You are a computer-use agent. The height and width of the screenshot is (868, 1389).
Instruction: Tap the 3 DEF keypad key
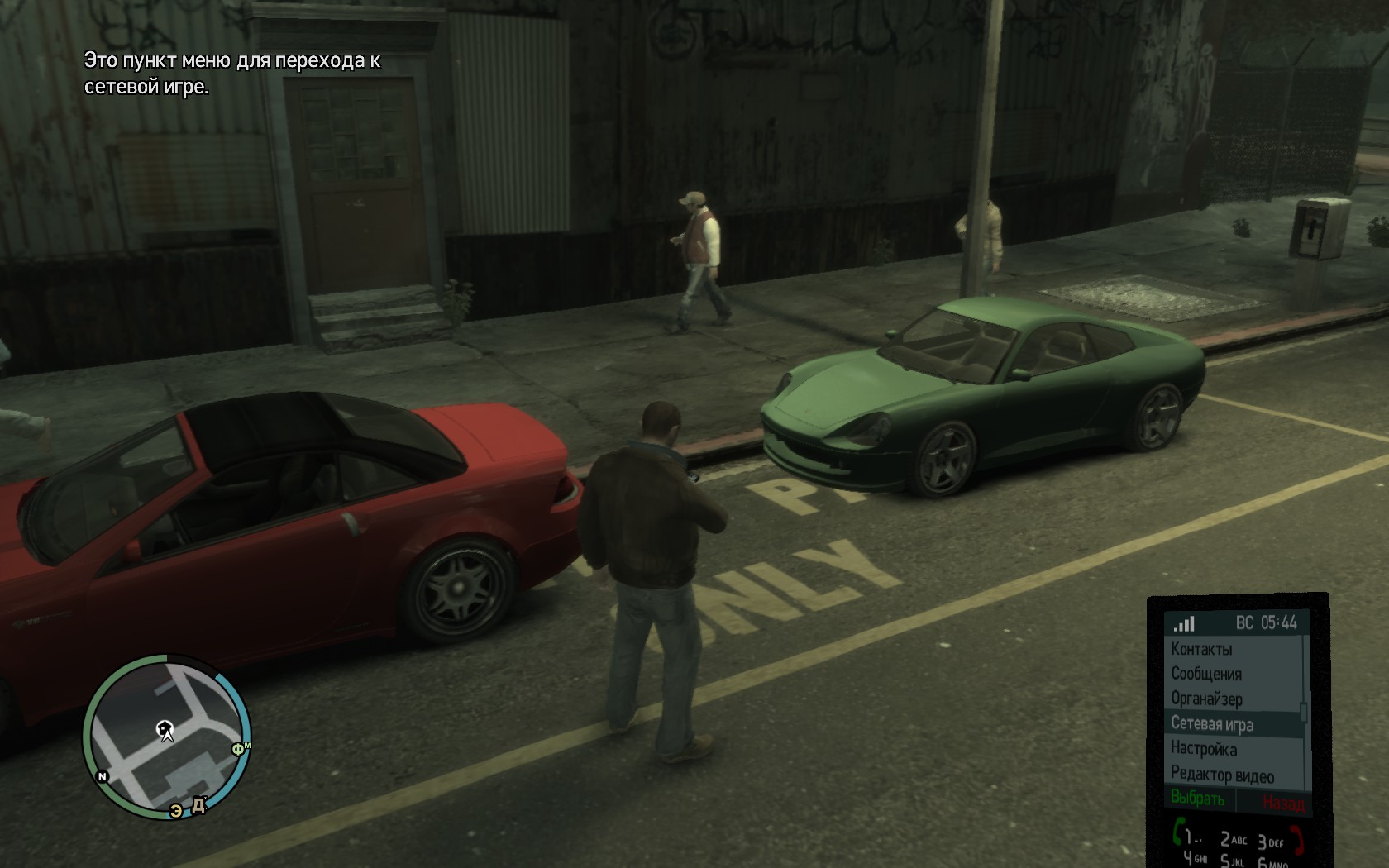tap(1270, 842)
